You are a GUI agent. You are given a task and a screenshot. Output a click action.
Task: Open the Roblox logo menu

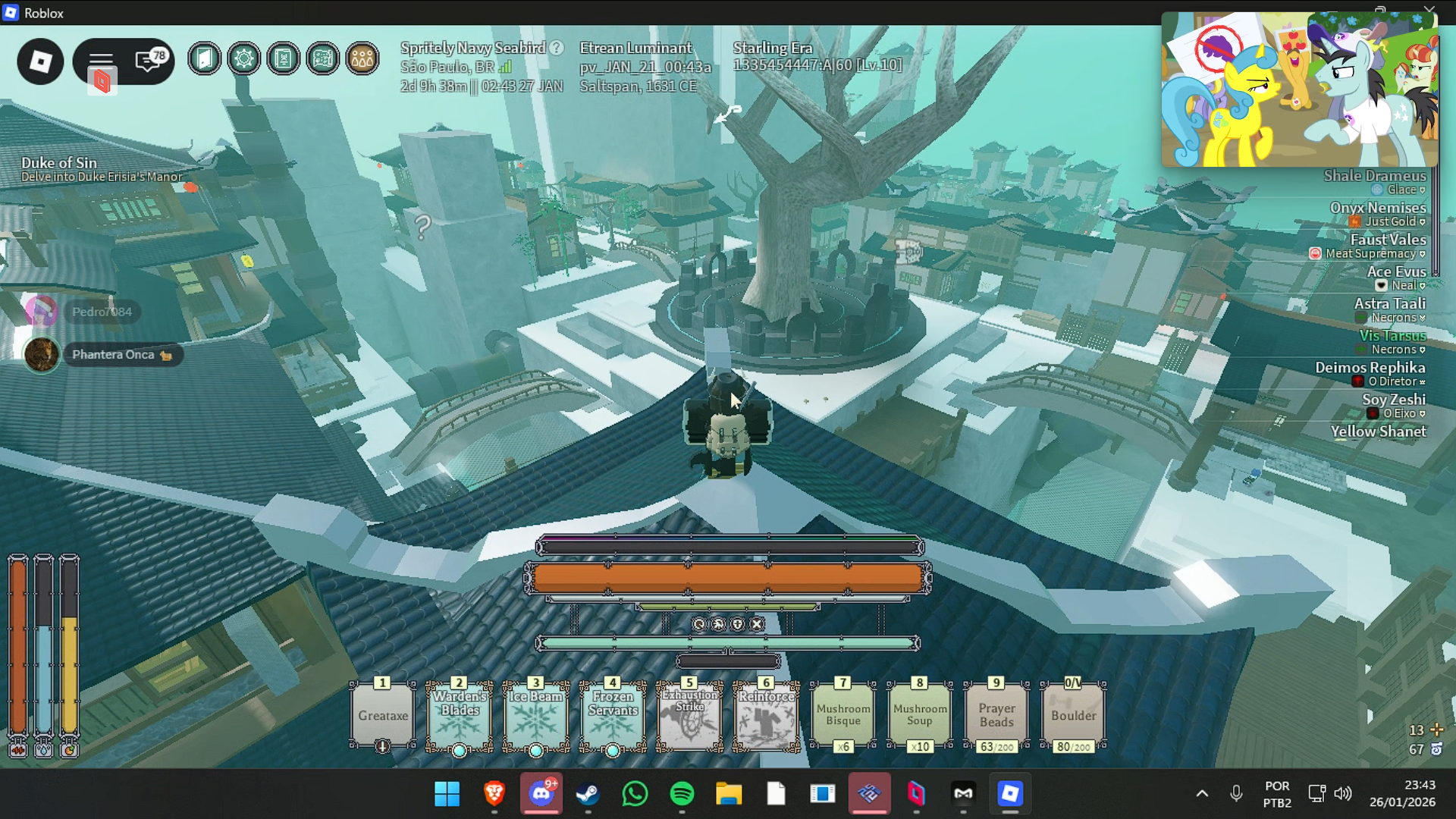tap(40, 61)
